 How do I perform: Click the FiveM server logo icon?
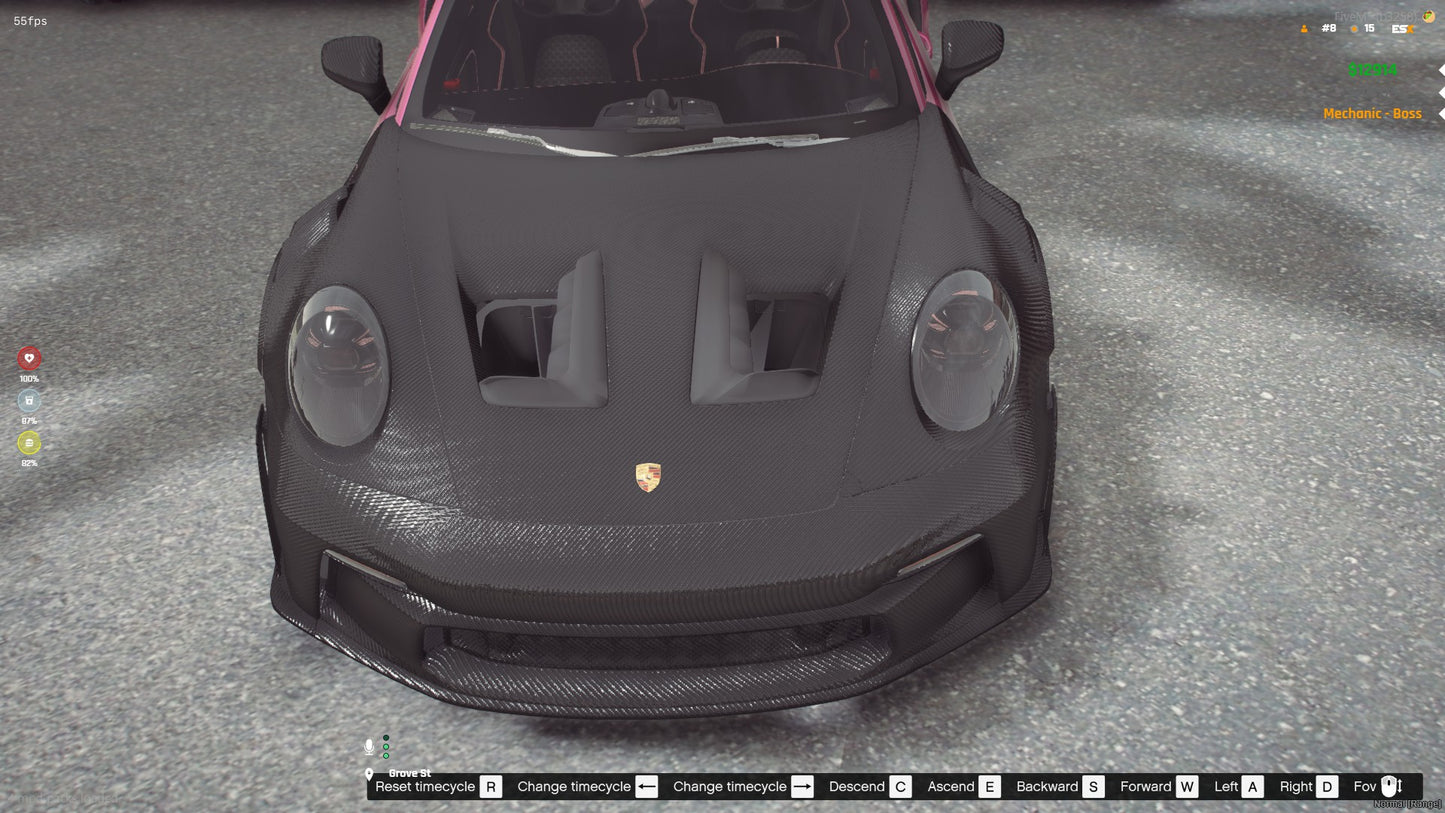click(x=1428, y=16)
